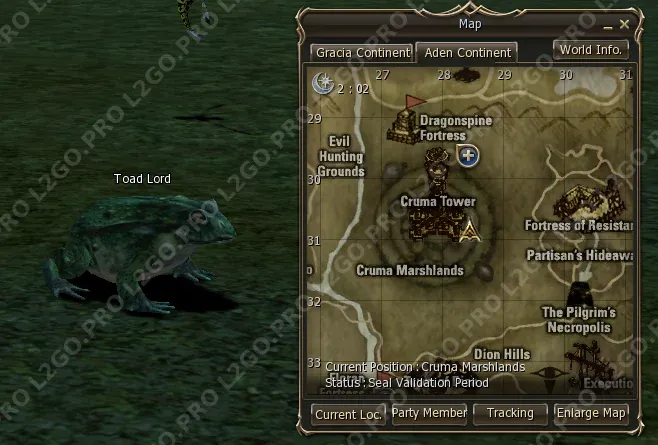Click the blue plus marker on map
Viewport: 658px width, 445px height.
(x=467, y=154)
